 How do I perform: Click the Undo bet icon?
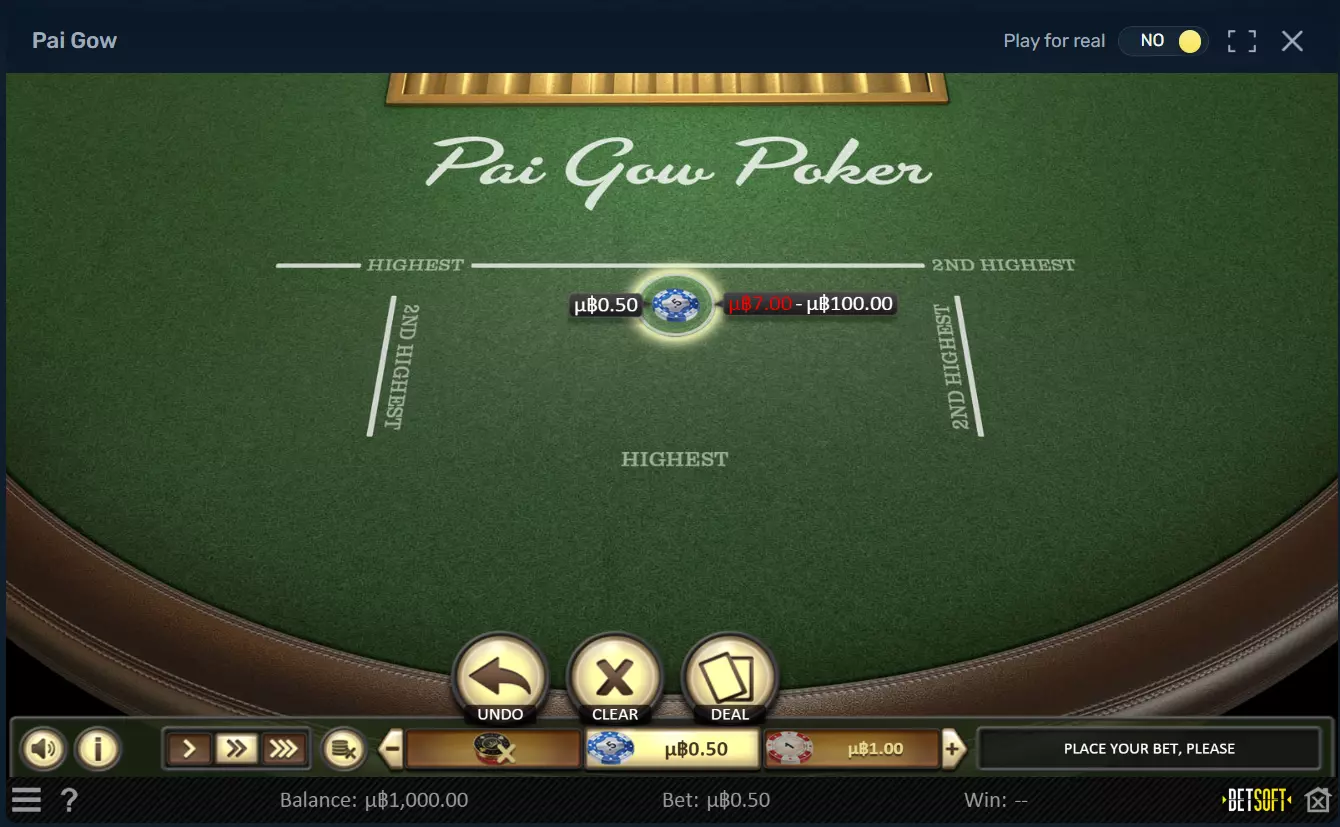[499, 672]
